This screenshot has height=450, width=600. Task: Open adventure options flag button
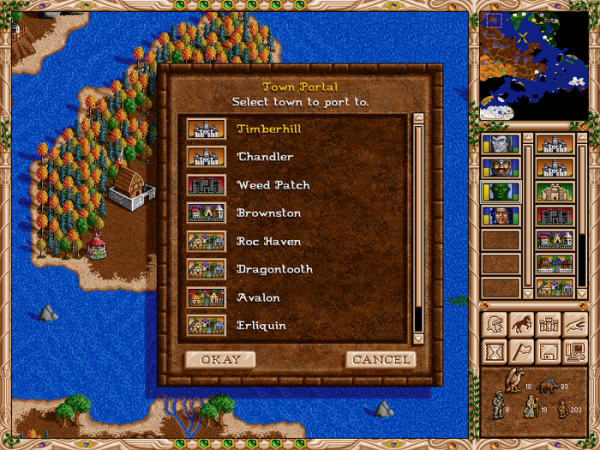(x=521, y=350)
